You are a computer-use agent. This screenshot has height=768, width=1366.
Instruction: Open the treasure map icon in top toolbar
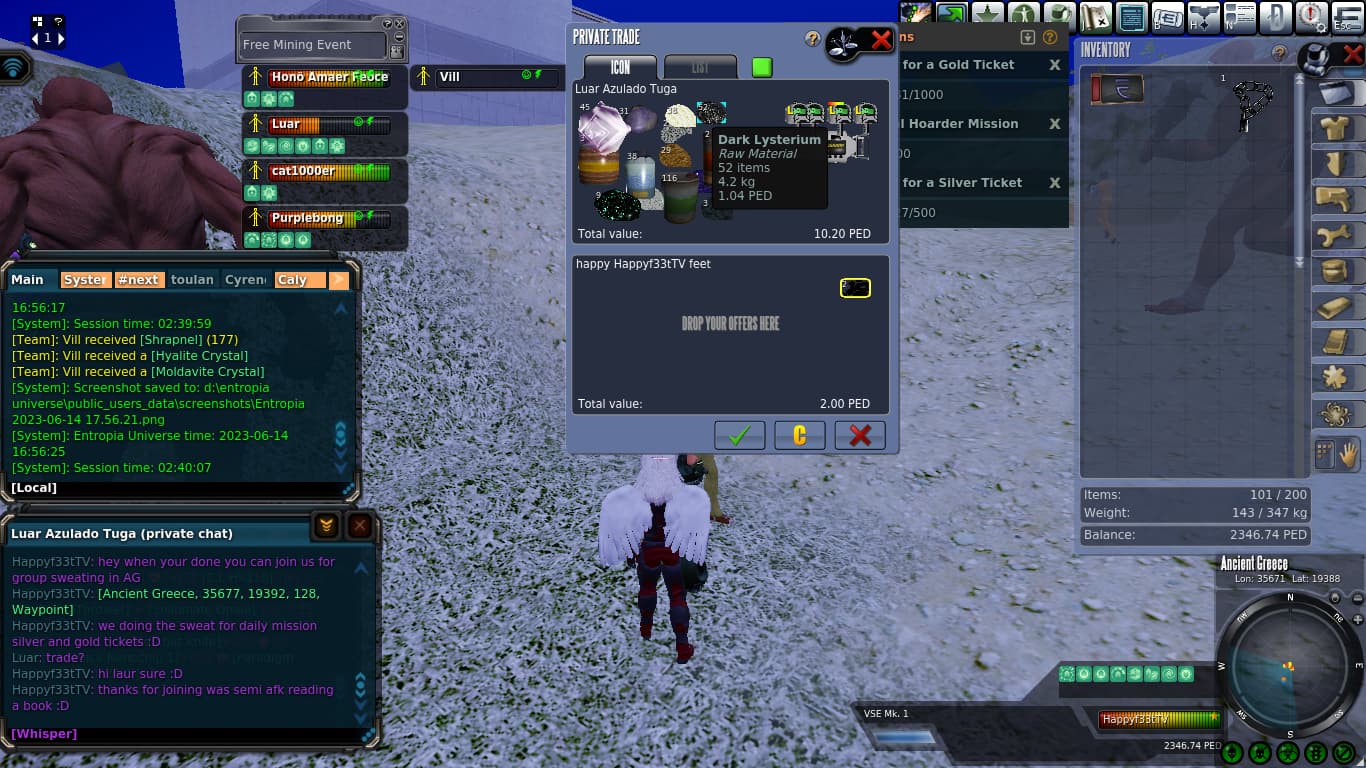[x=1097, y=17]
